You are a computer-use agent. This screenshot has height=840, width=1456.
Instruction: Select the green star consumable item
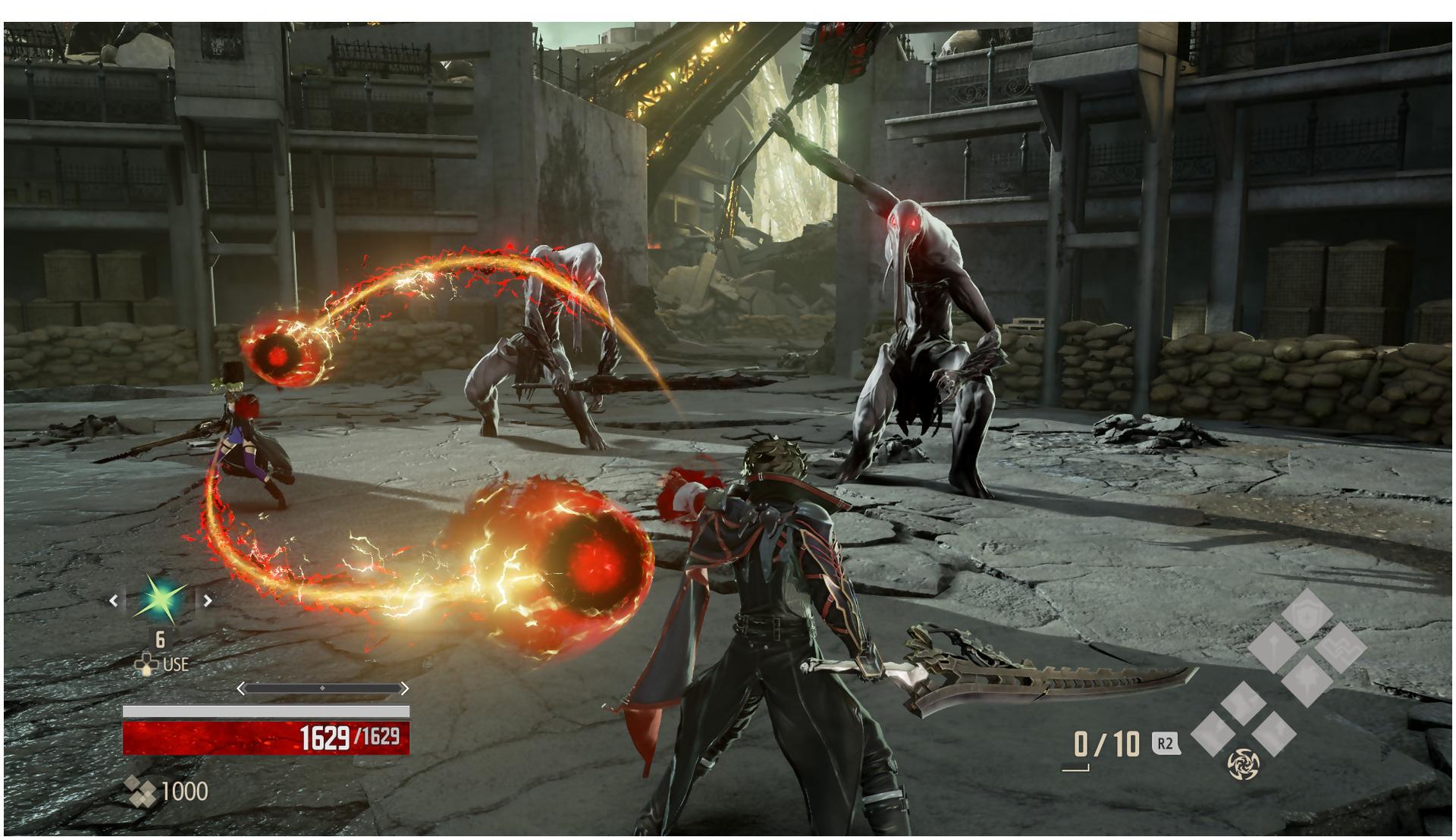[x=160, y=600]
